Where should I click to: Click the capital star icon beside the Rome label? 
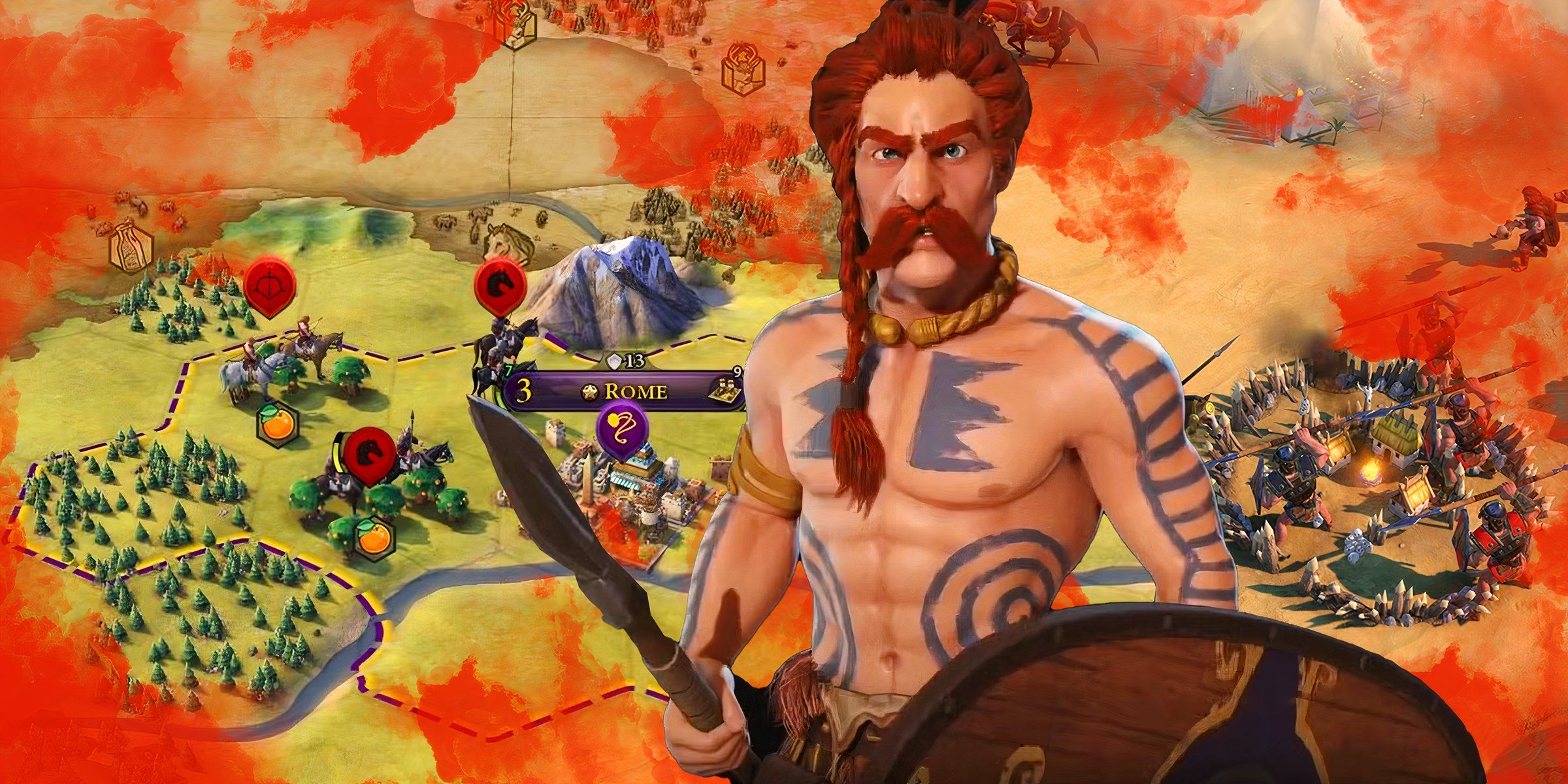click(x=590, y=393)
